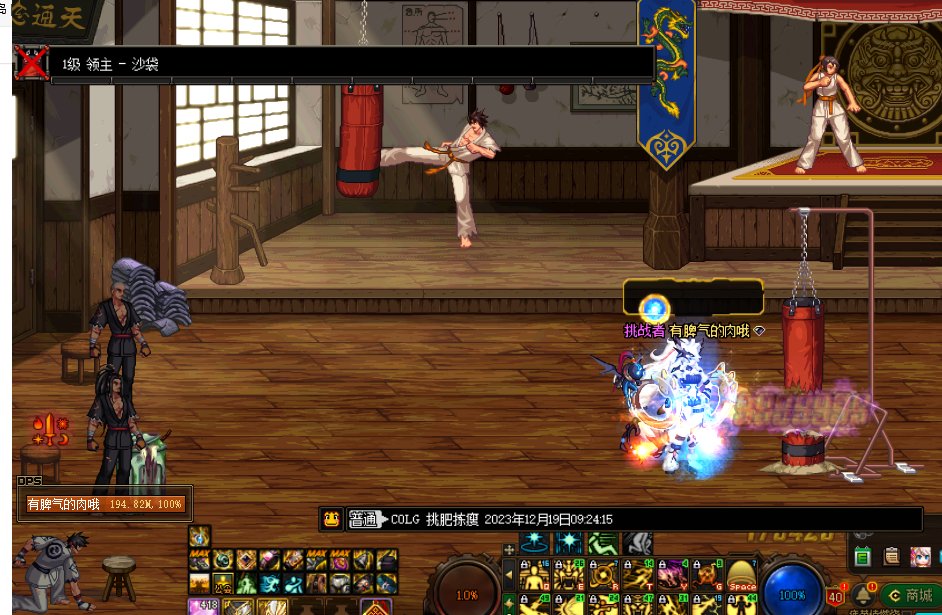Open the clipboard quest icon
Screen dimensions: 942x615
coord(891,556)
